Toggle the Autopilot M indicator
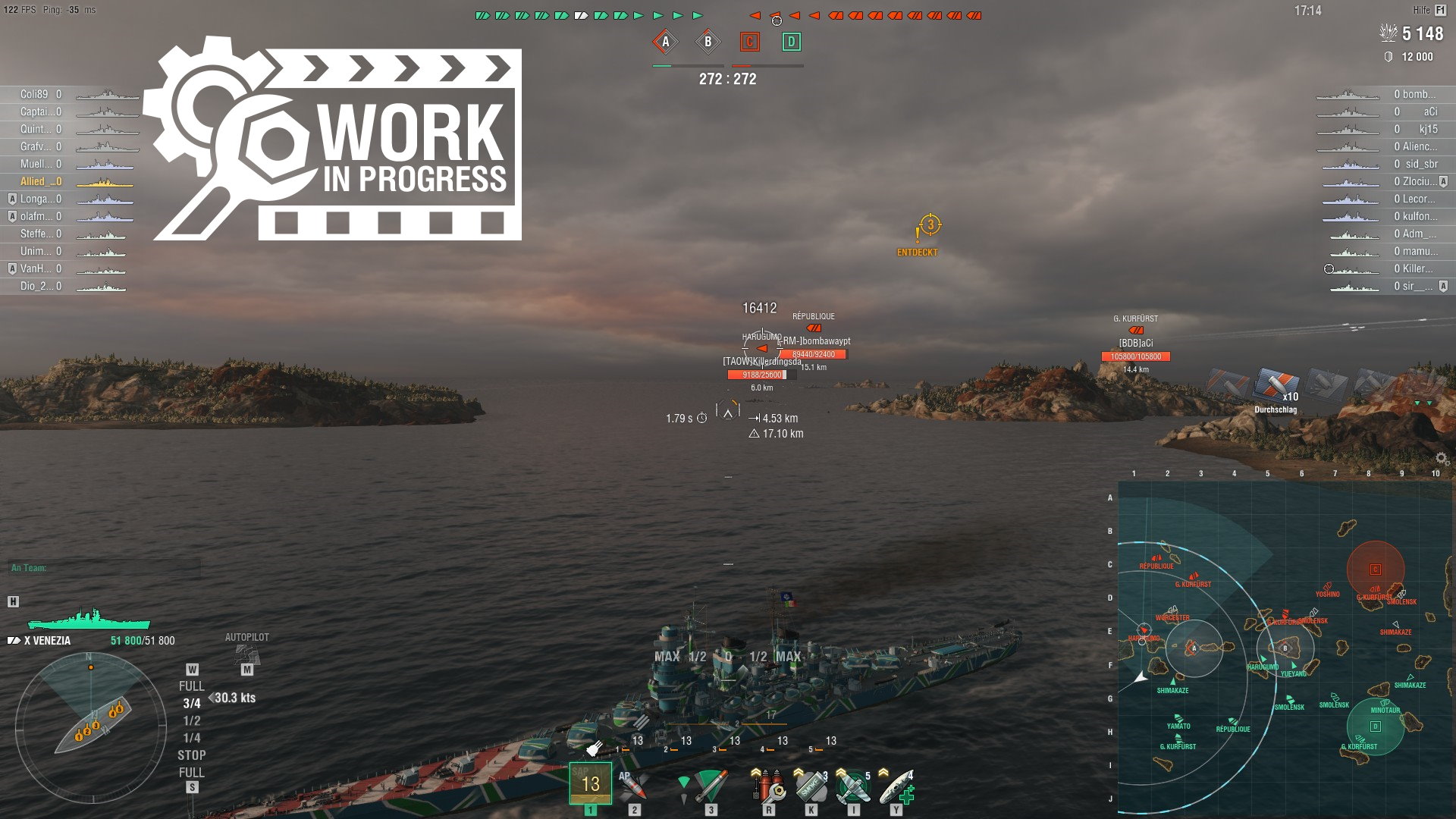The width and height of the screenshot is (1456, 819). coord(246,668)
